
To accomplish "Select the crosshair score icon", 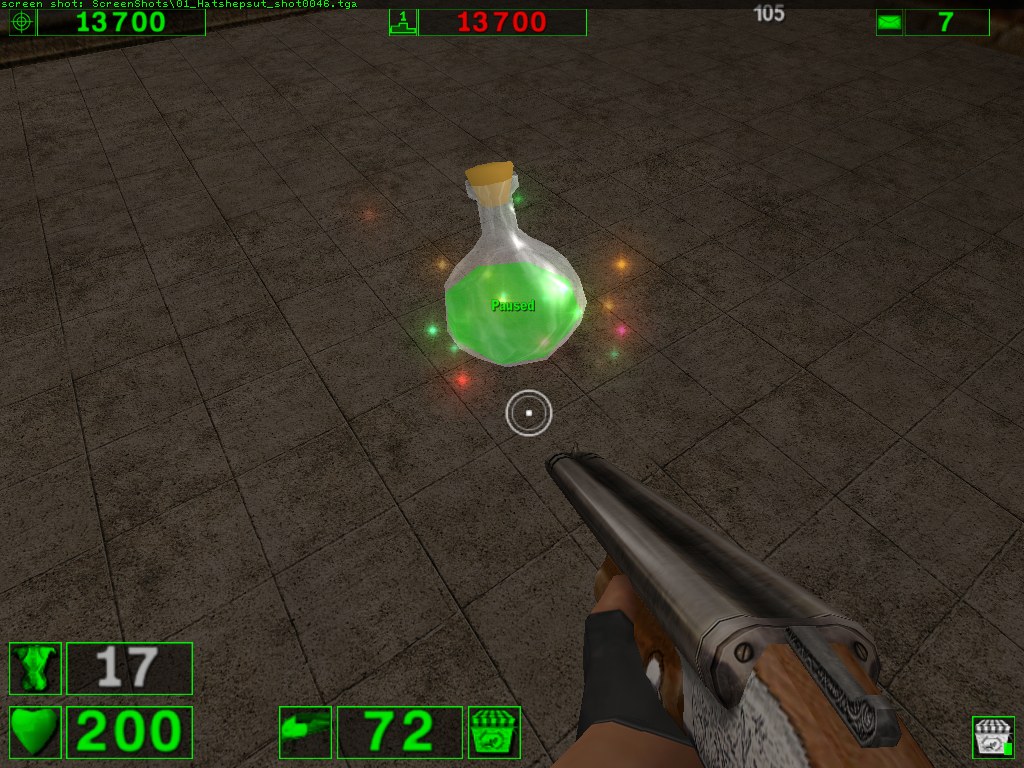I will (22, 22).
